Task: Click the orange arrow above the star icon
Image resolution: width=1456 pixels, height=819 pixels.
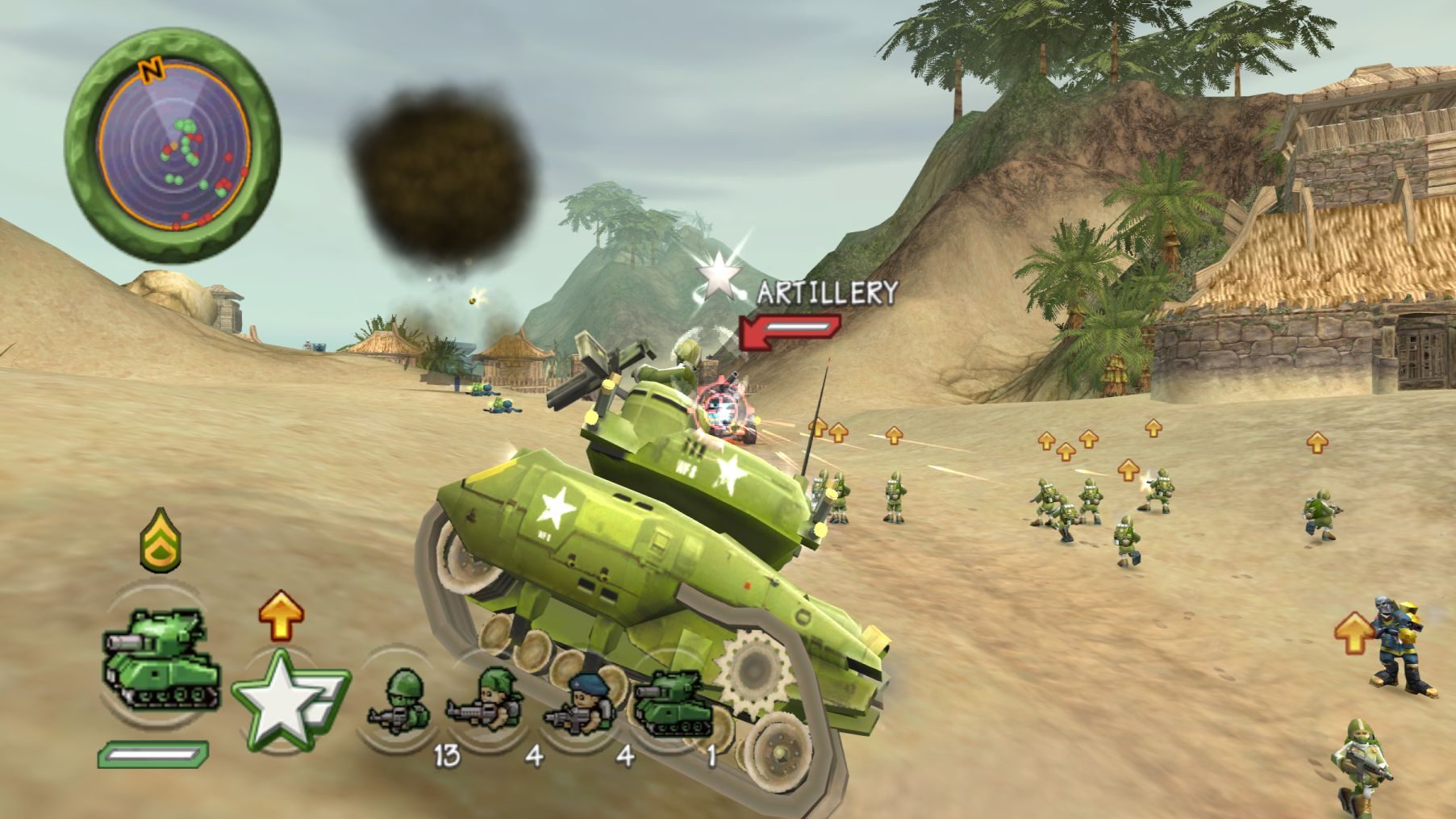Action: [x=281, y=616]
